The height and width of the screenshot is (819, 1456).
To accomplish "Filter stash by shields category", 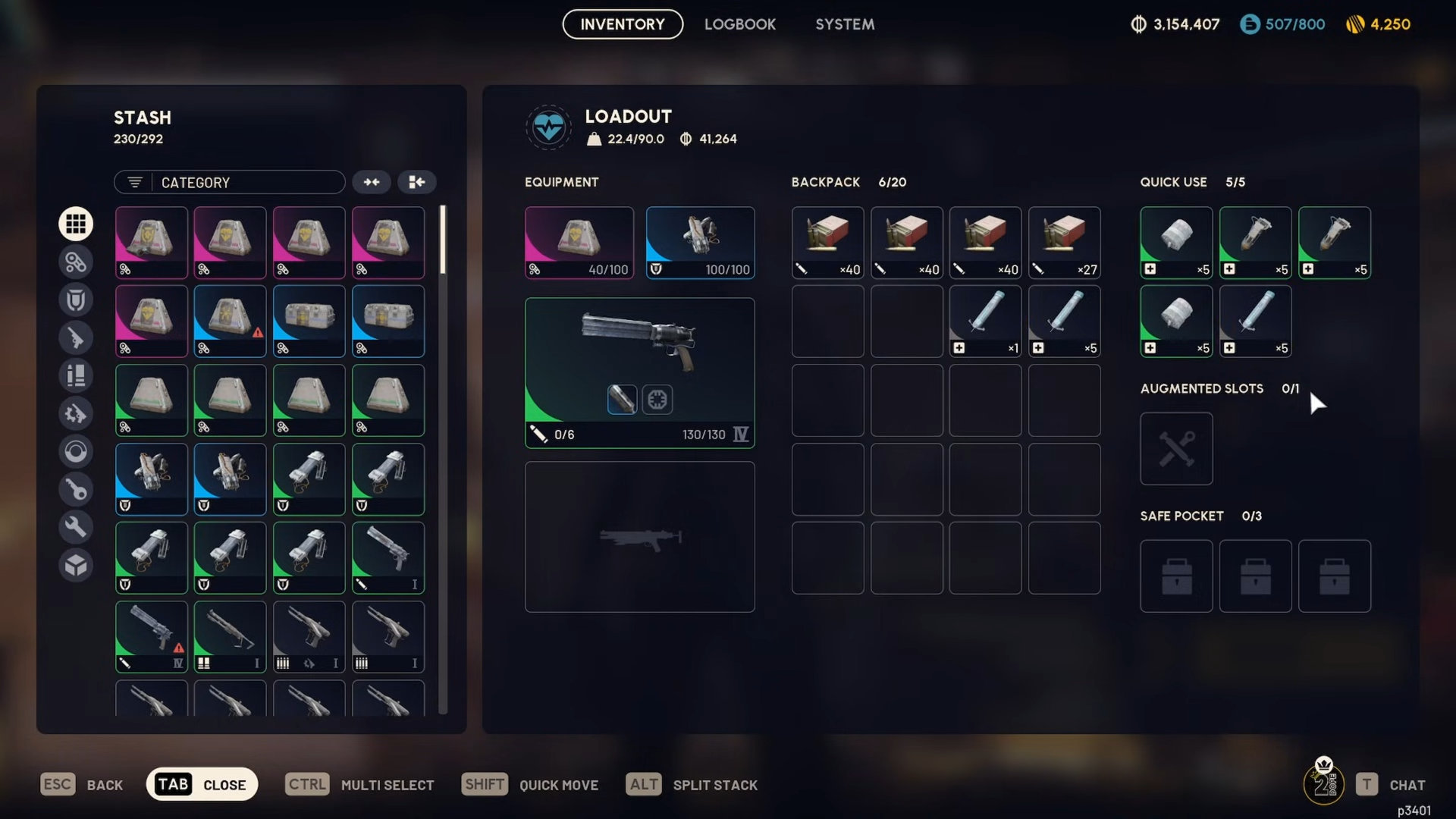I will pos(76,300).
